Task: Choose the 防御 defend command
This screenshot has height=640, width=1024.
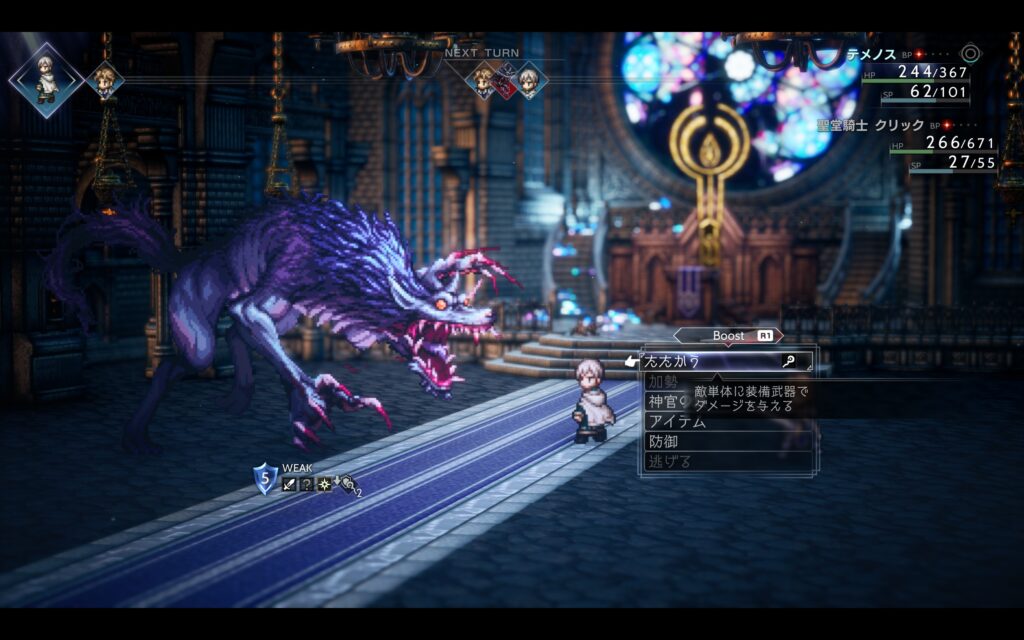Action: [x=662, y=441]
